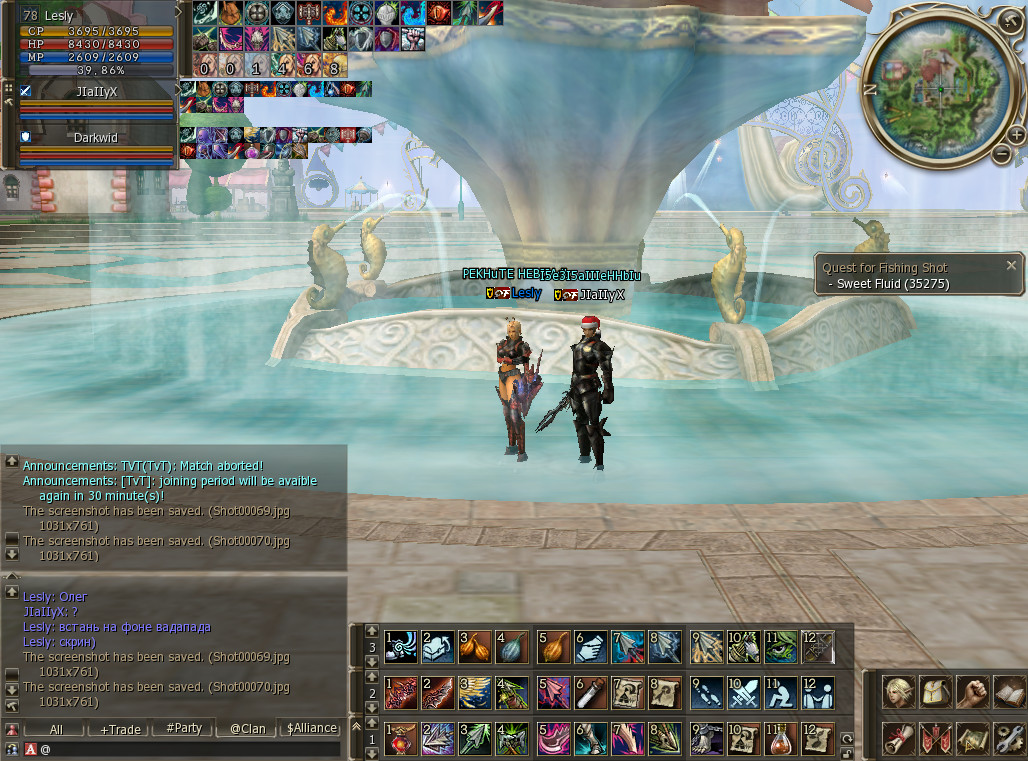Switch to the $Alliance chat tab
Screen dimensions: 1028x761
(x=311, y=729)
